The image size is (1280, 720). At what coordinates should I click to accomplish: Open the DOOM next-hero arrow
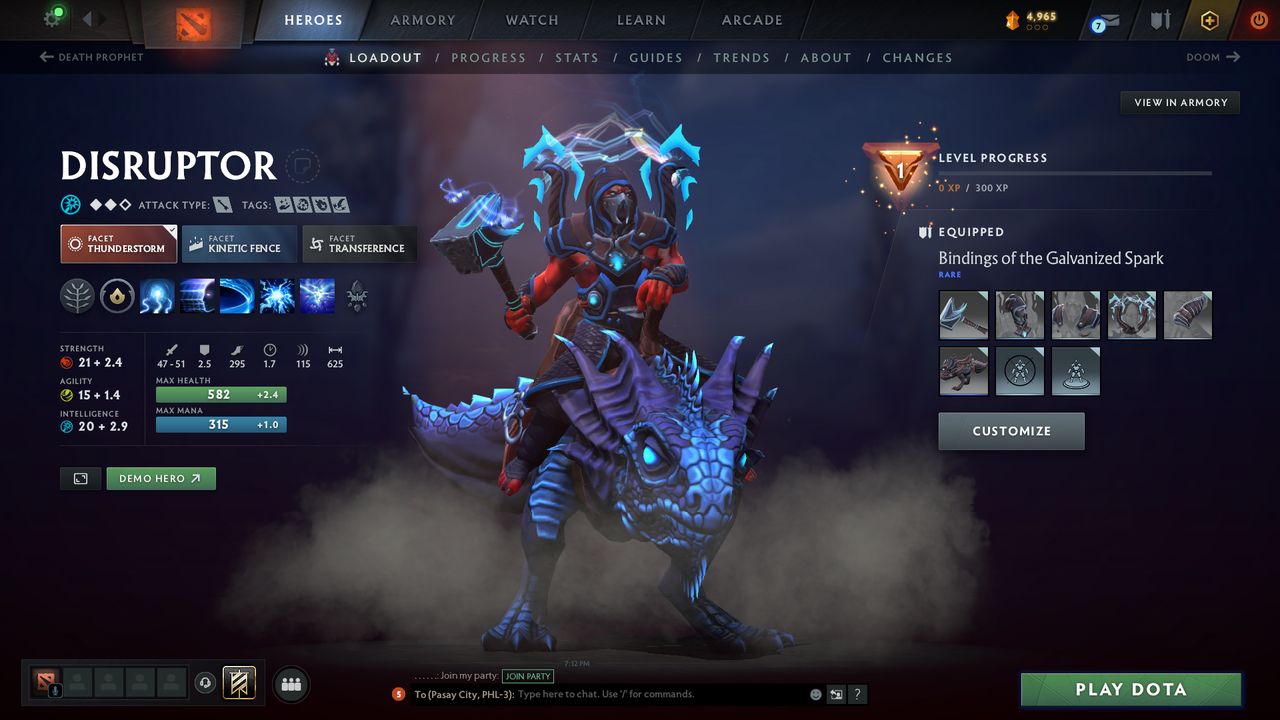pyautogui.click(x=1233, y=57)
